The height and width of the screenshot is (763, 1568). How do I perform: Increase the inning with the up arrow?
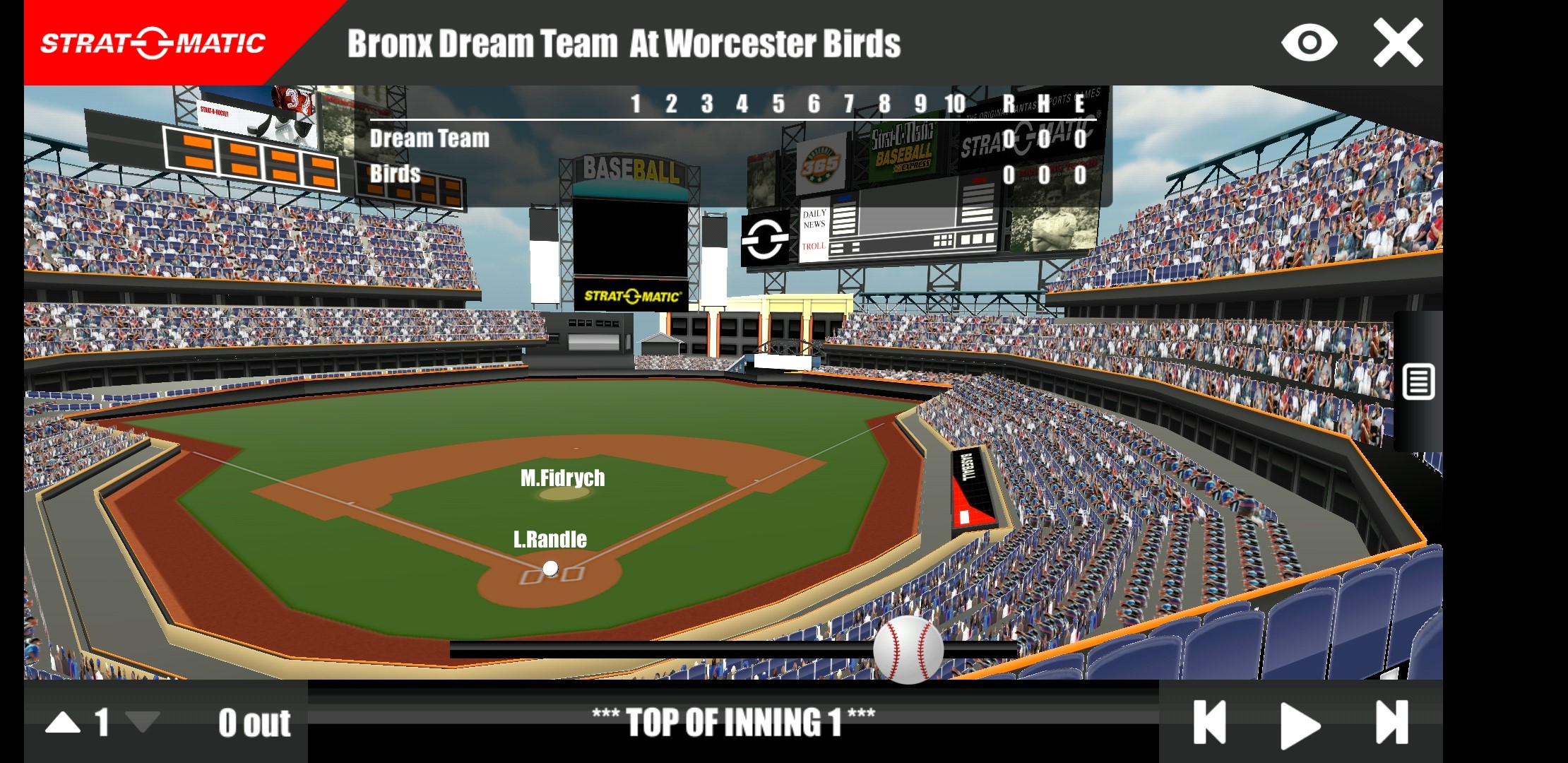coord(63,723)
